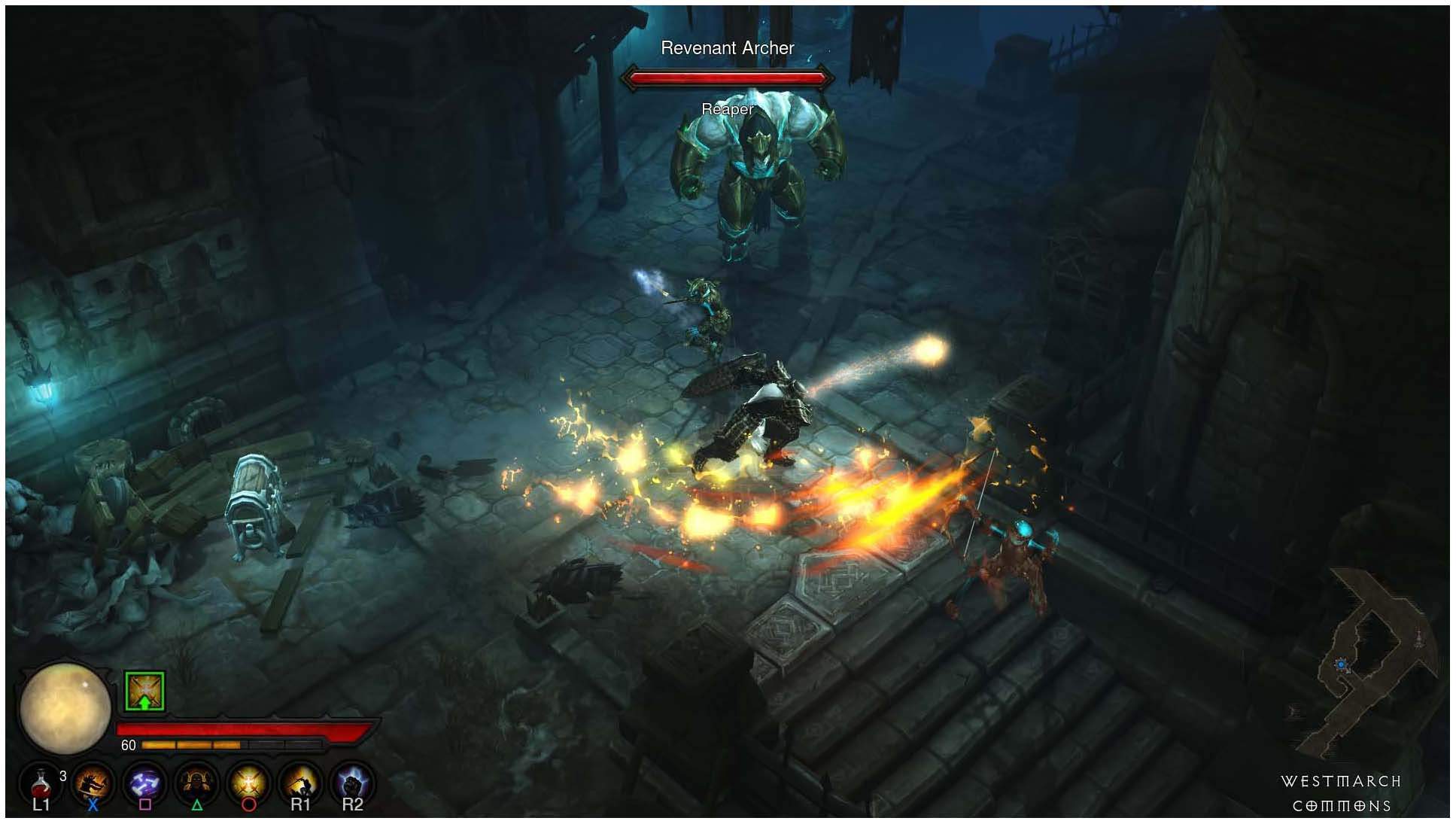The width and height of the screenshot is (1456, 824).
Task: Trigger the purple spinning hammers skill
Action: click(145, 784)
